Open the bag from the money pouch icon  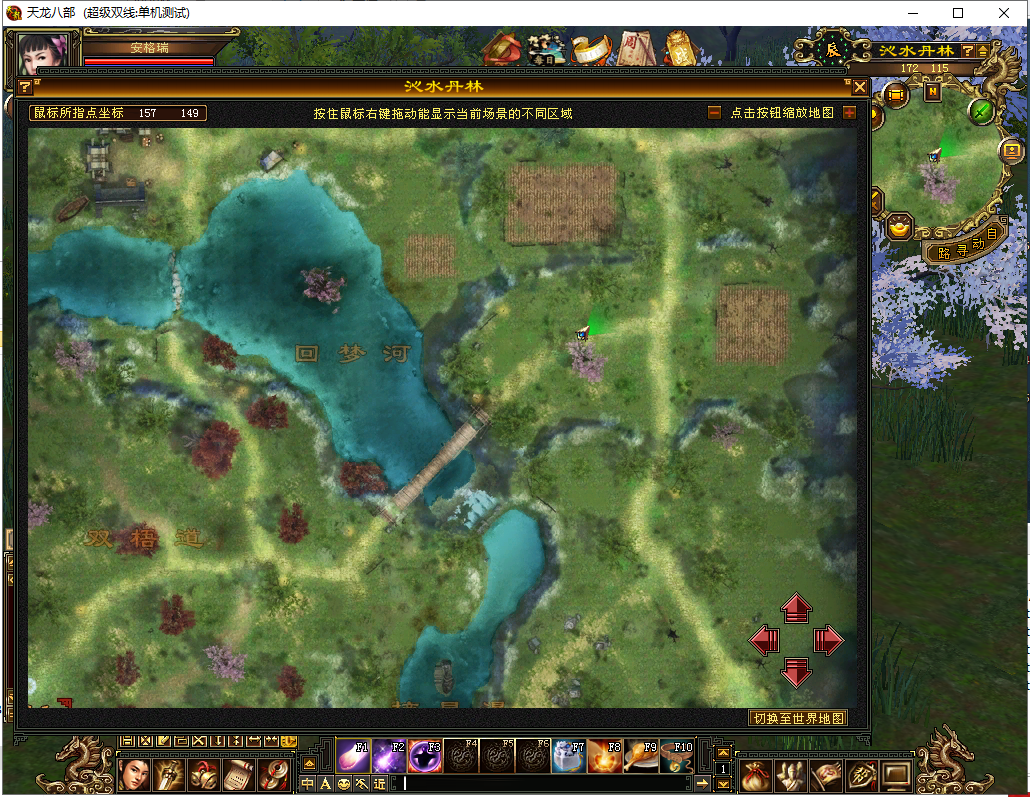point(756,775)
